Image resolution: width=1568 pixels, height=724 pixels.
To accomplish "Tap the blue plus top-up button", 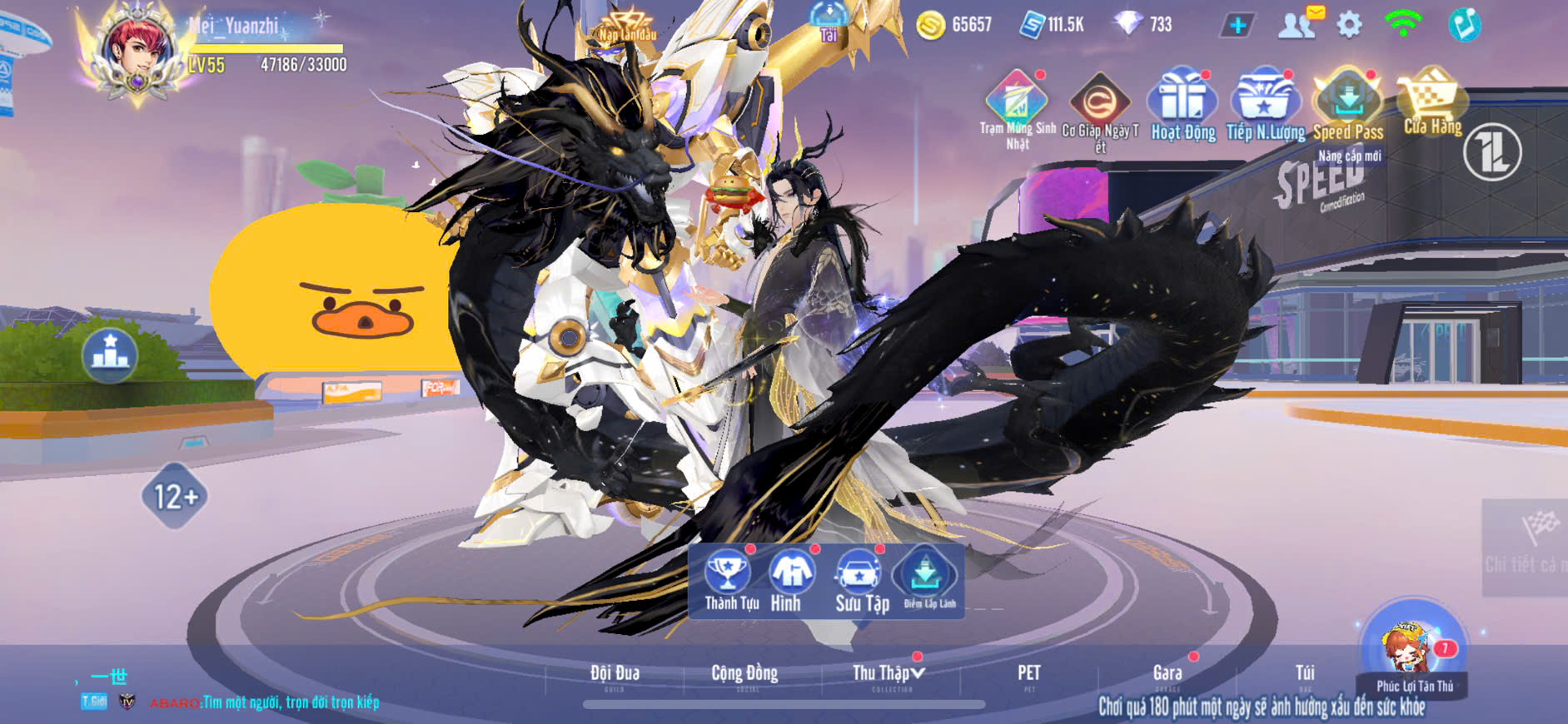I will 1237,25.
